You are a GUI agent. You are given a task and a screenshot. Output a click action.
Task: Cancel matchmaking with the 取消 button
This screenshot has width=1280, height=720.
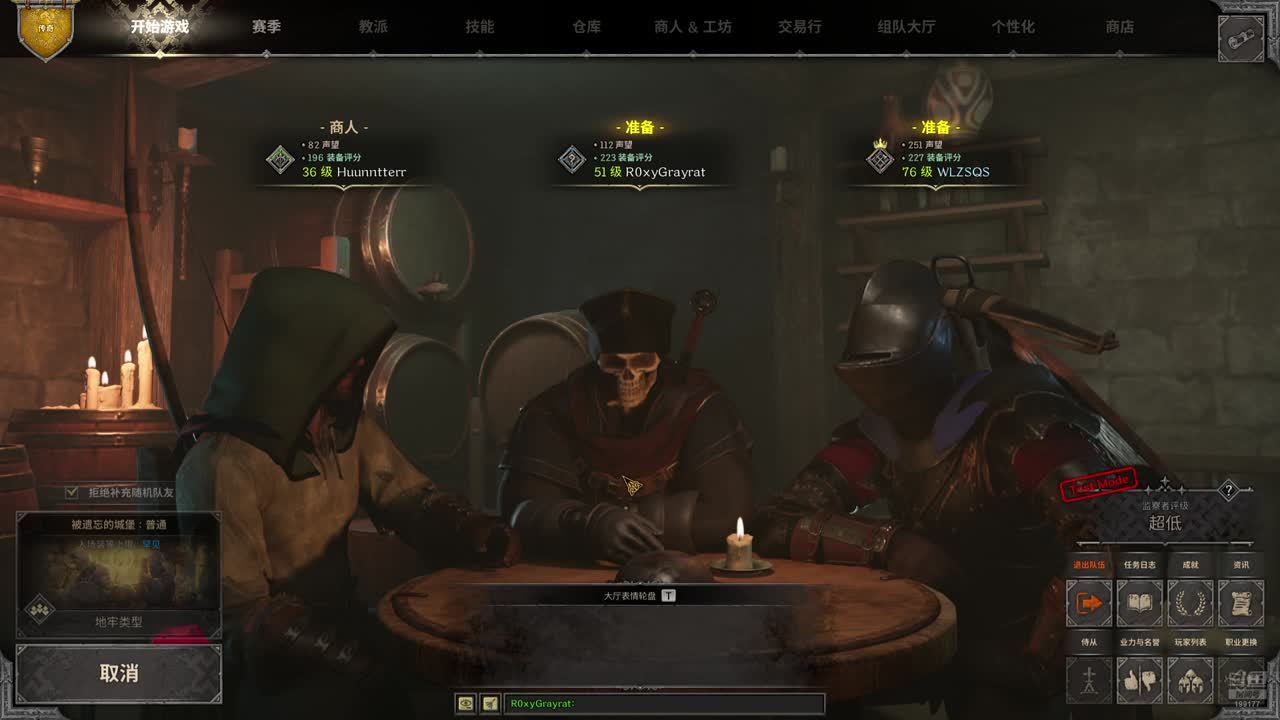(x=119, y=673)
